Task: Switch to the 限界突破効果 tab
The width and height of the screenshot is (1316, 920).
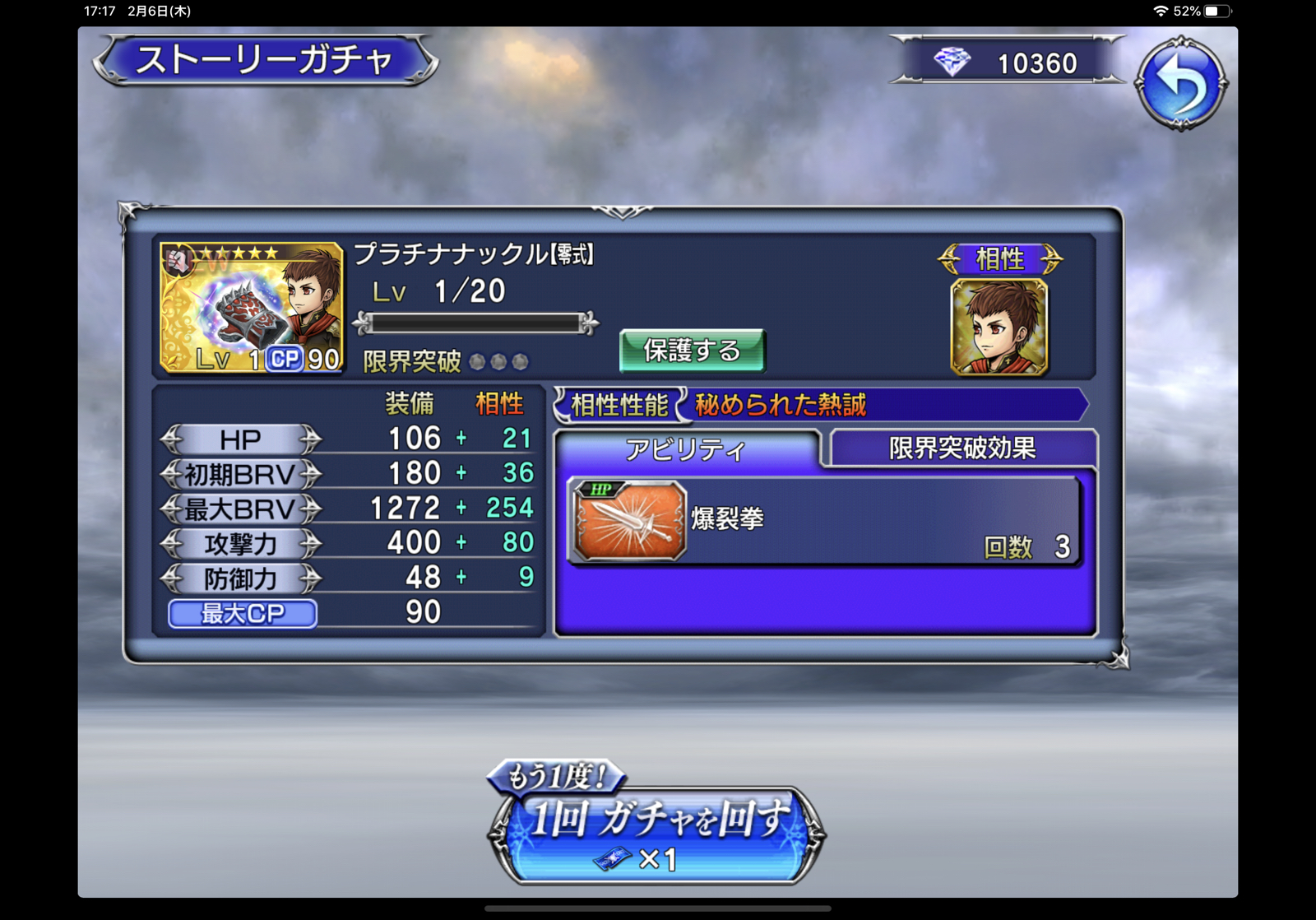Action: pos(962,448)
